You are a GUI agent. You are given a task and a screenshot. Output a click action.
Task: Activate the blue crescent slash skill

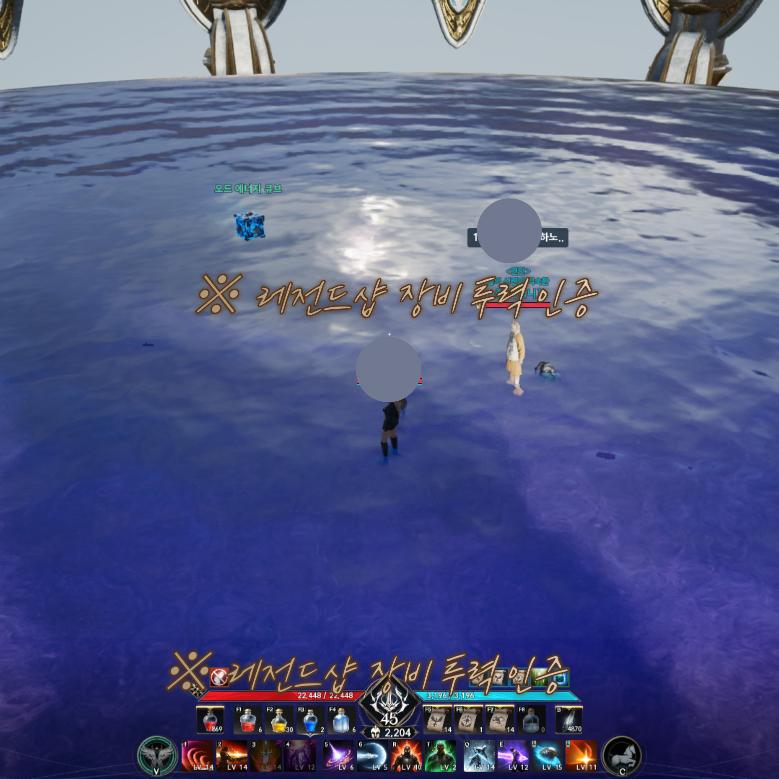[x=371, y=755]
